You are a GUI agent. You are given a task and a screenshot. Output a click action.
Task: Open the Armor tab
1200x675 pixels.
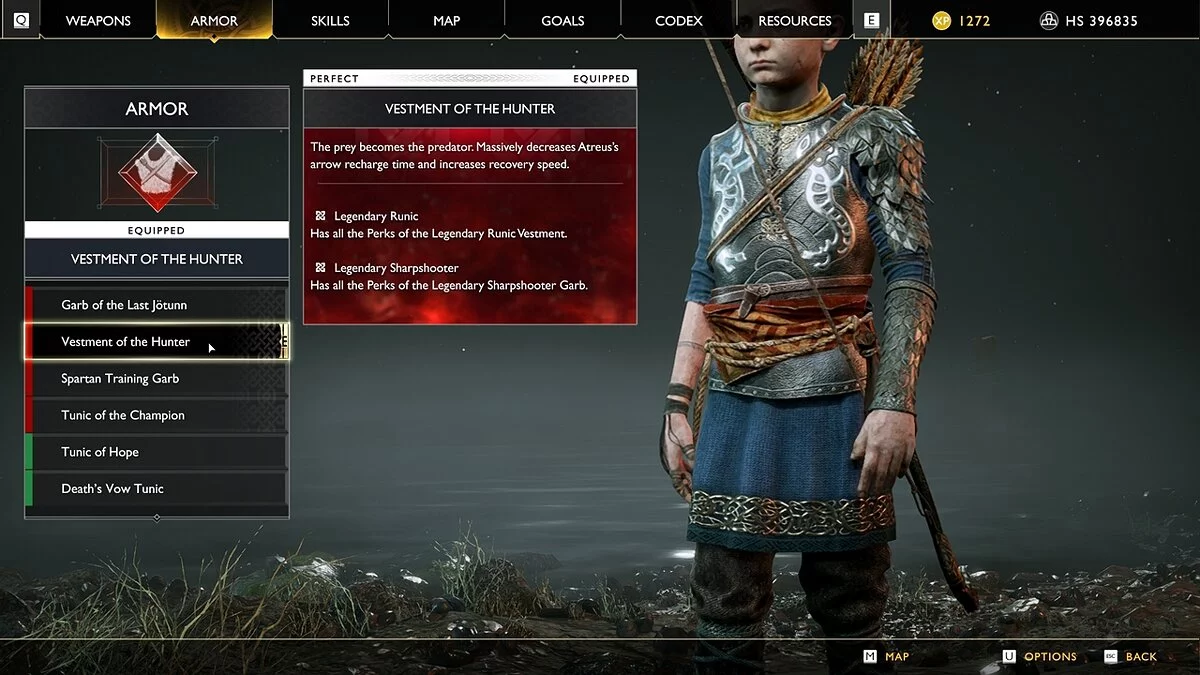tap(214, 21)
